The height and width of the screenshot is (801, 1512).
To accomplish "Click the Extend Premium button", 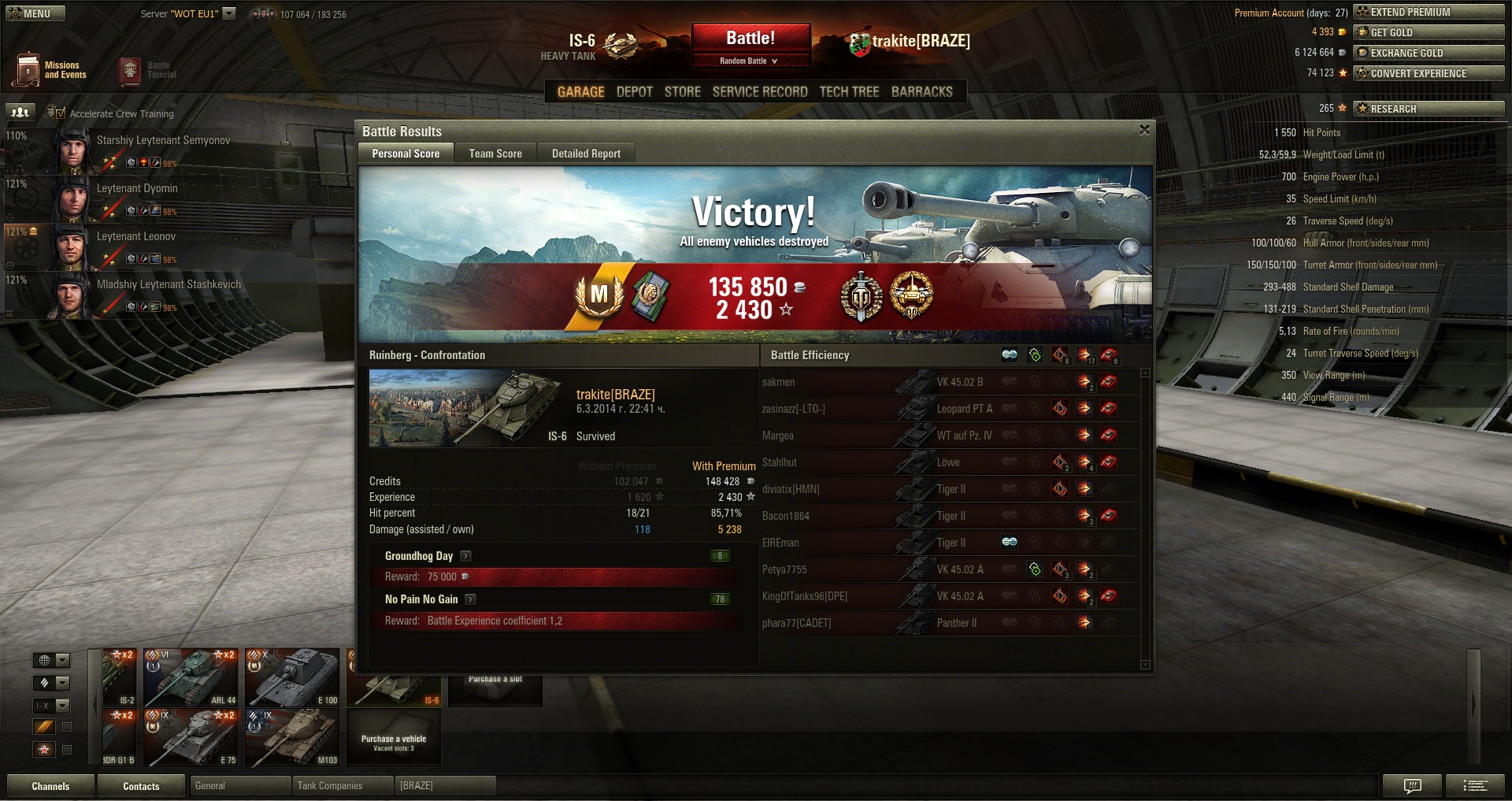I will (x=1429, y=12).
